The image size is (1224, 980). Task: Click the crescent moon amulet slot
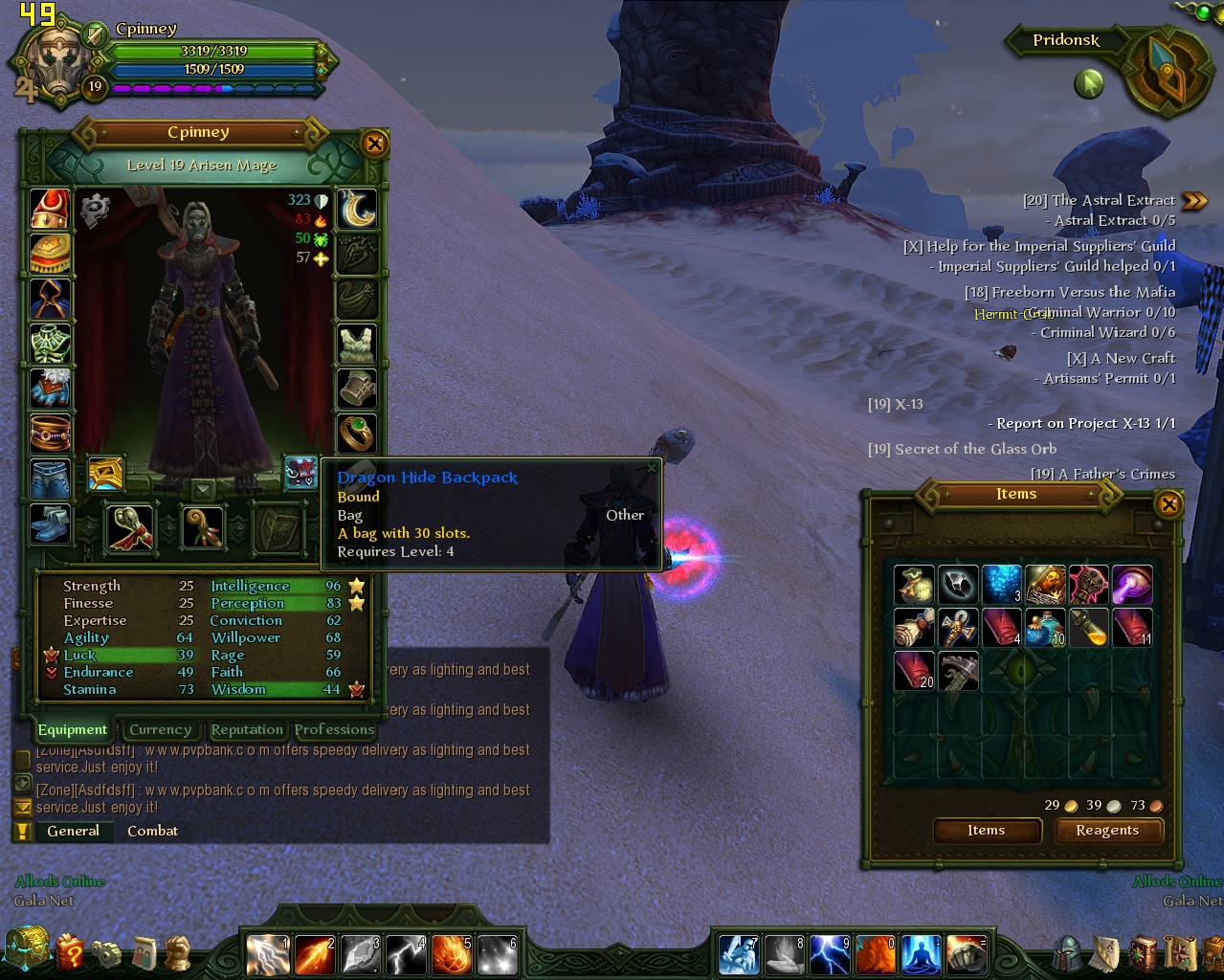[x=357, y=209]
